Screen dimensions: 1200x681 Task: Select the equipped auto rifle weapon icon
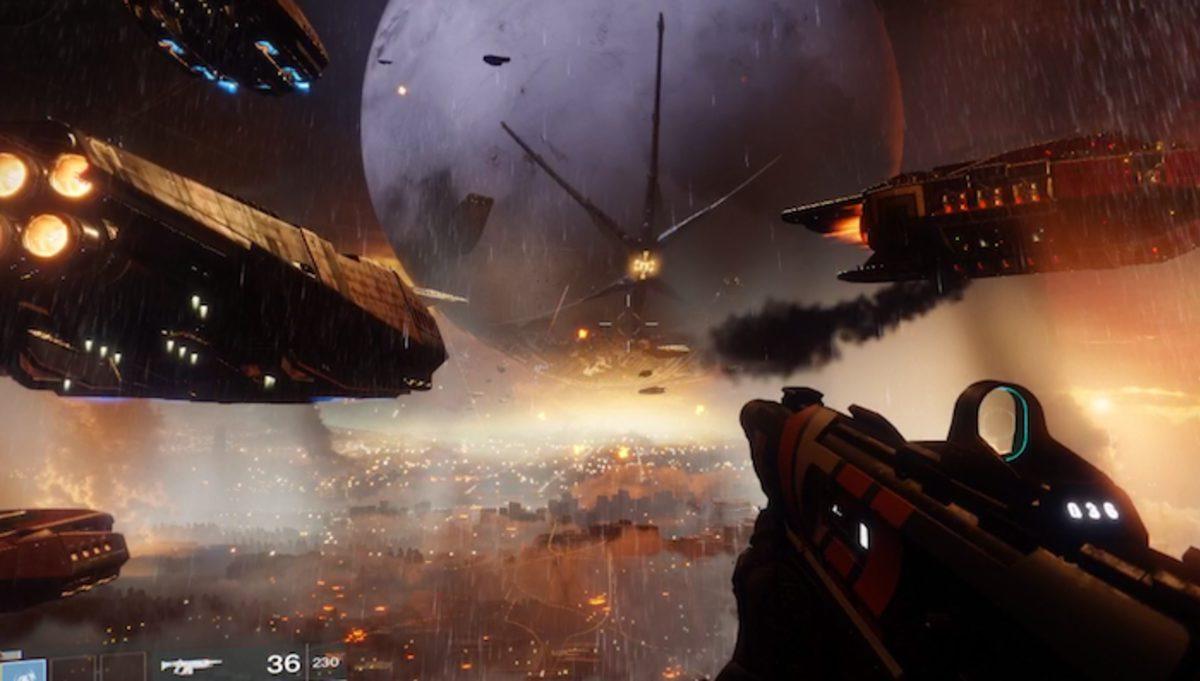(191, 665)
